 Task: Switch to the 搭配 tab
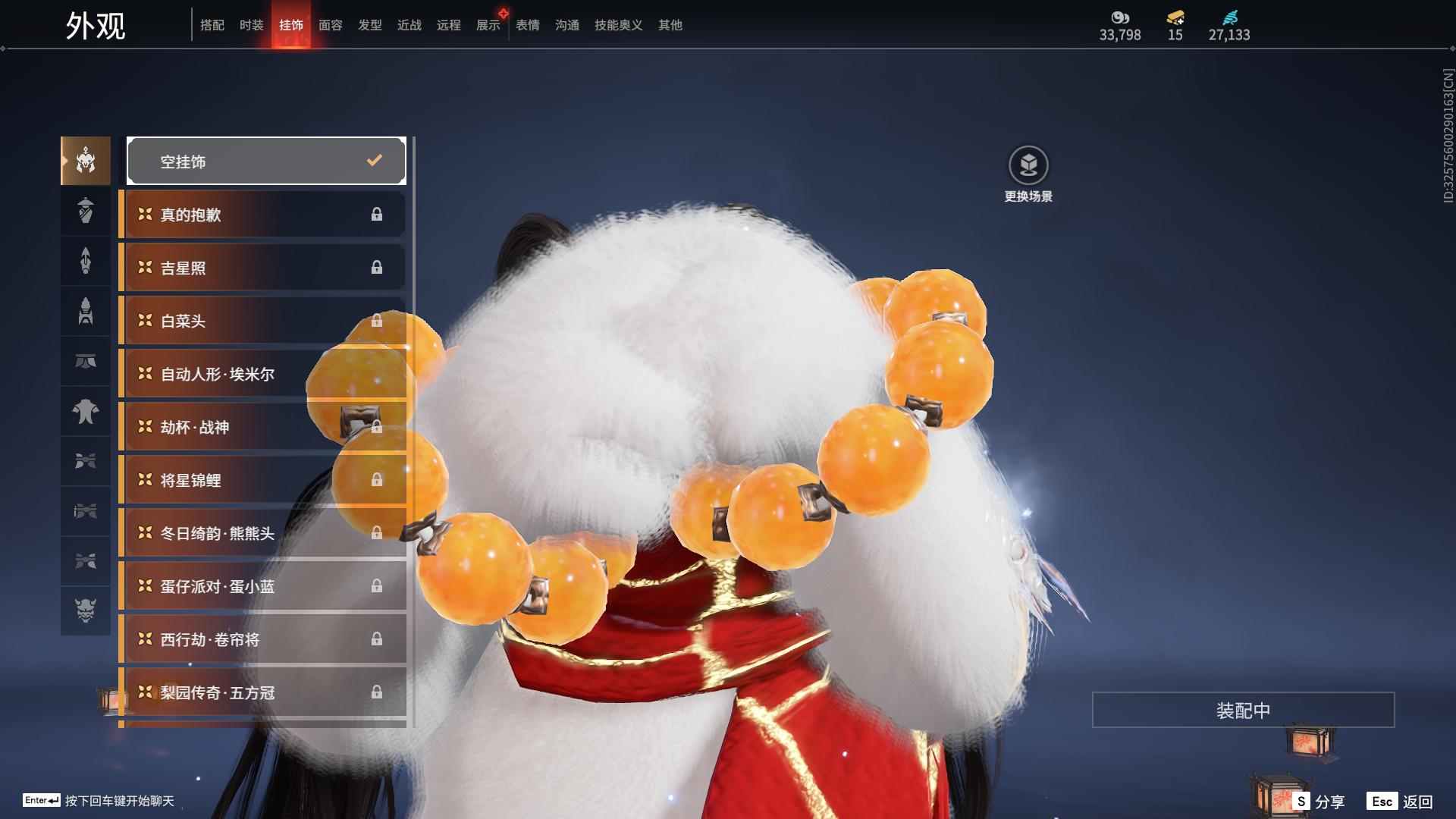(x=212, y=25)
